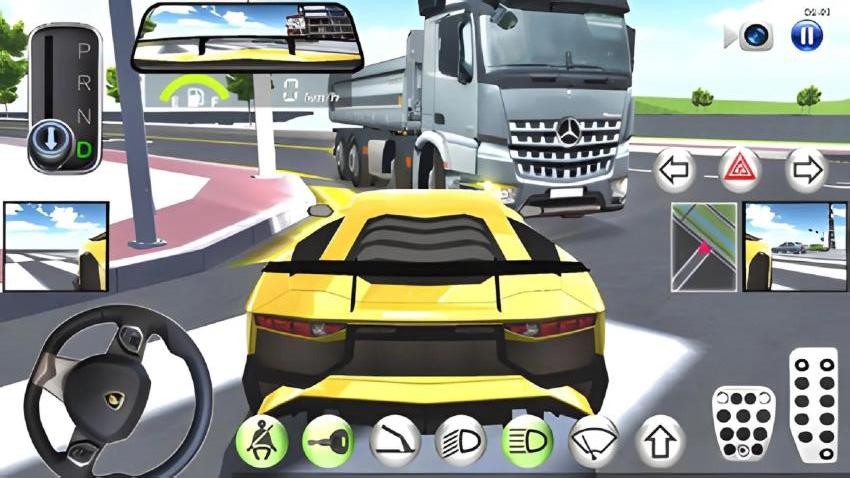Screen dimensions: 850x478
Task: Activate the left turn signal arrow
Action: [x=675, y=170]
